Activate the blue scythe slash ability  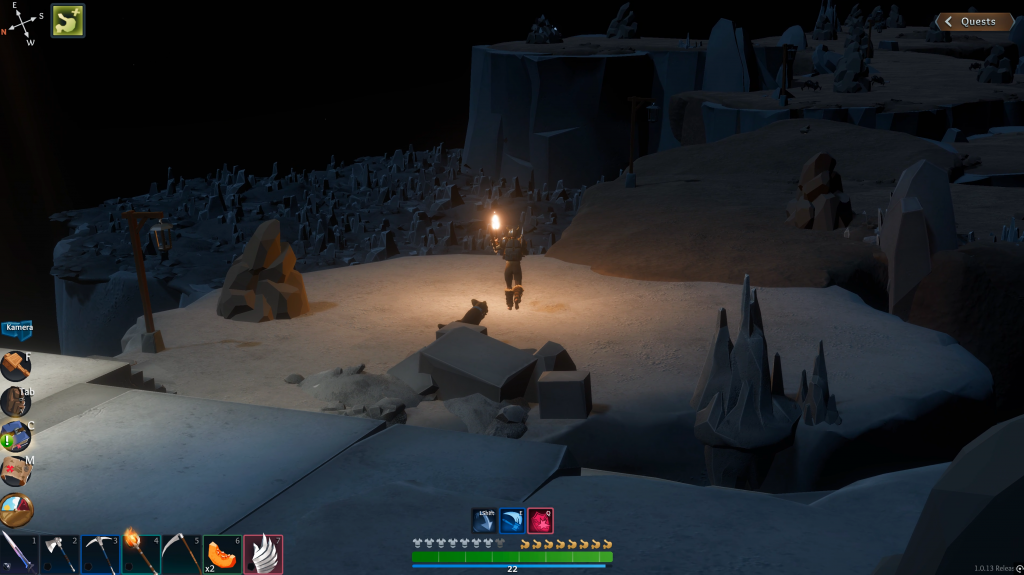[x=512, y=520]
